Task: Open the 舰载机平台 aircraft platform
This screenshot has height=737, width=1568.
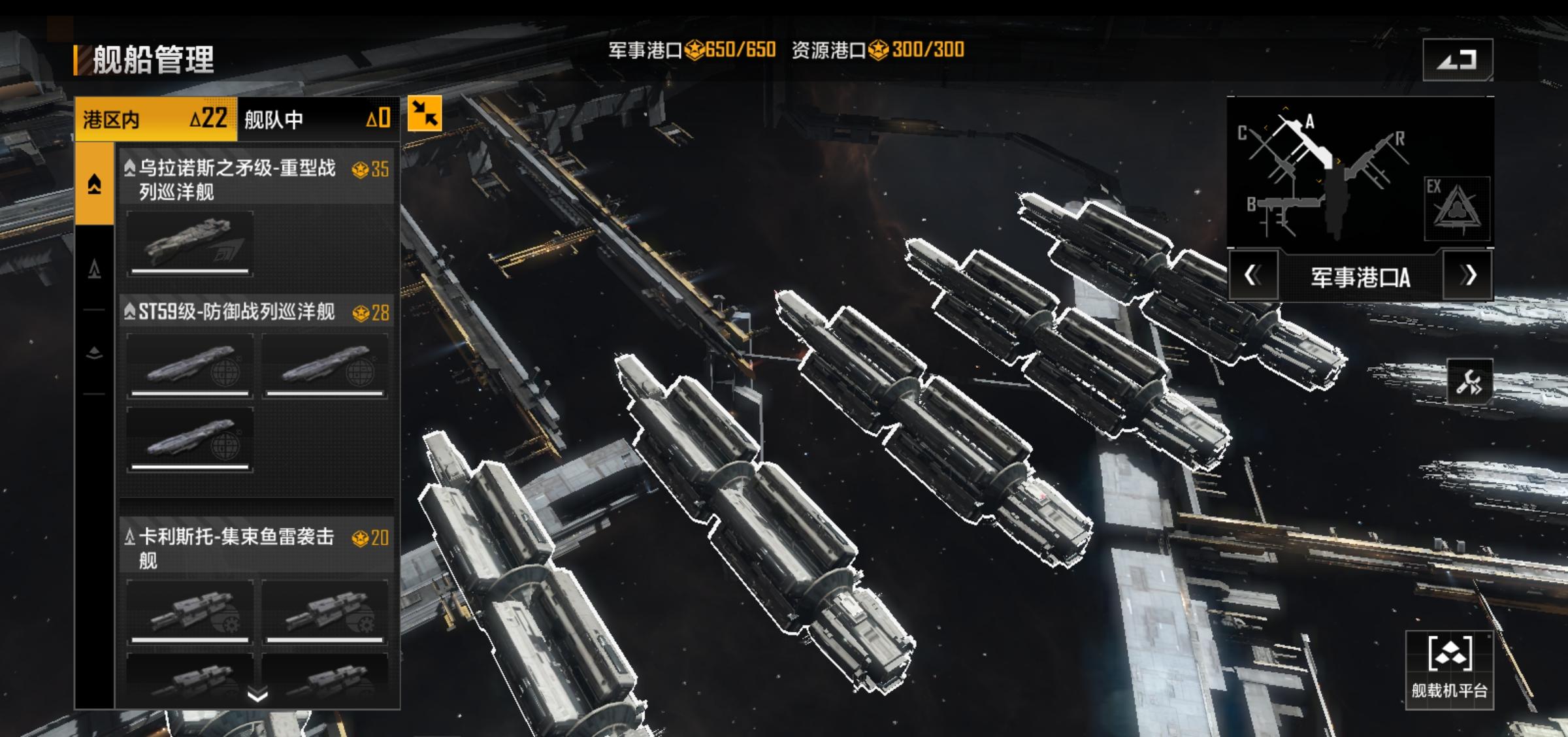Action: 1449,670
